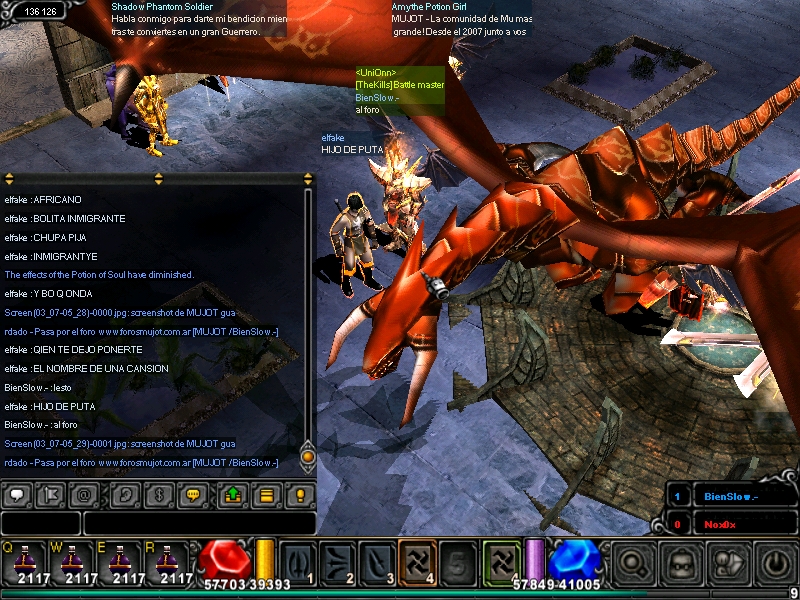This screenshot has height=600, width=800.
Task: Choose skill slot number 3
Action: coord(378,562)
